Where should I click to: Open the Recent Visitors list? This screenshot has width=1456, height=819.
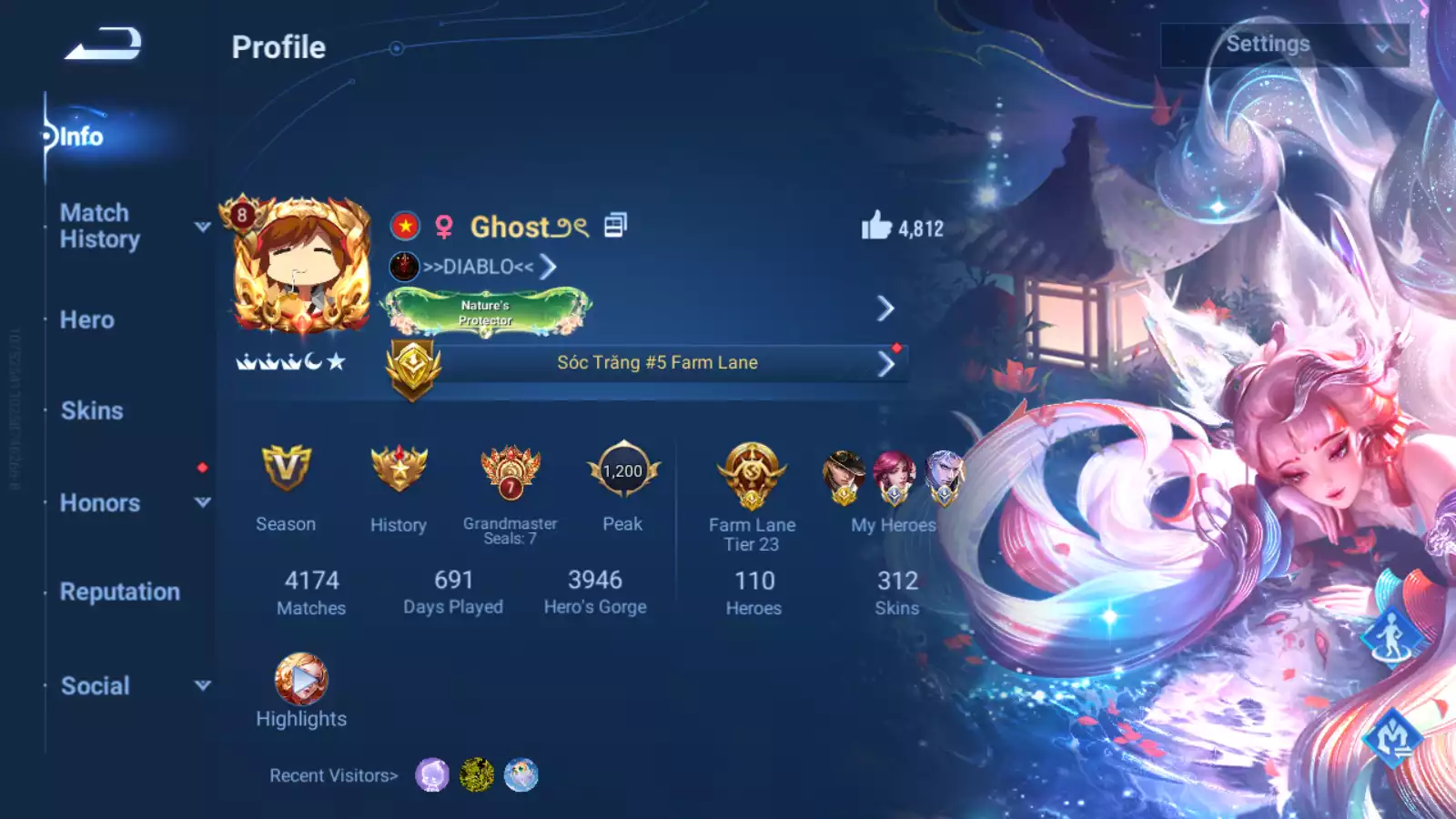pyautogui.click(x=334, y=776)
